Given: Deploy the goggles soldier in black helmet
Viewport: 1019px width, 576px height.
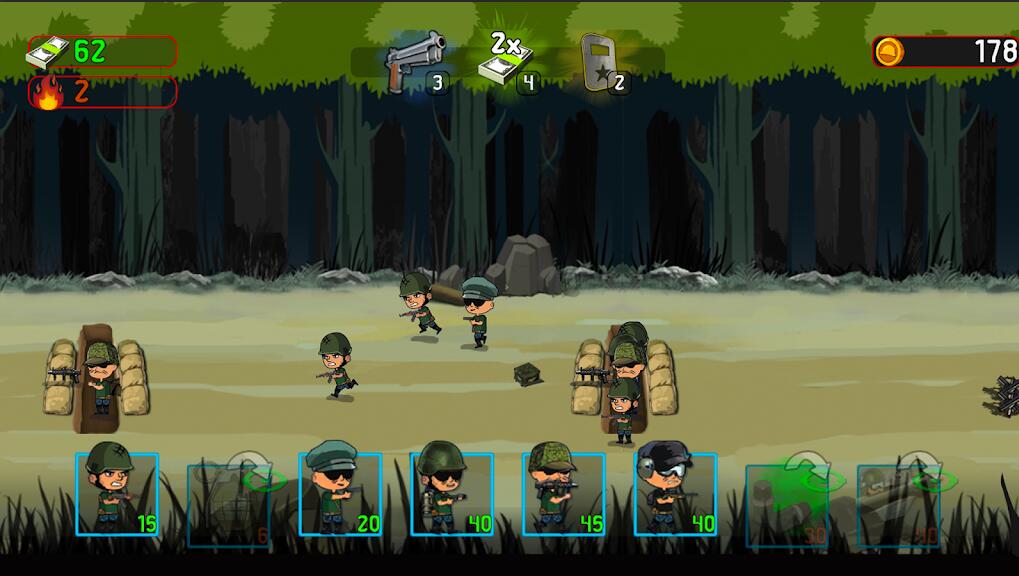Looking at the screenshot, I should pos(675,493).
